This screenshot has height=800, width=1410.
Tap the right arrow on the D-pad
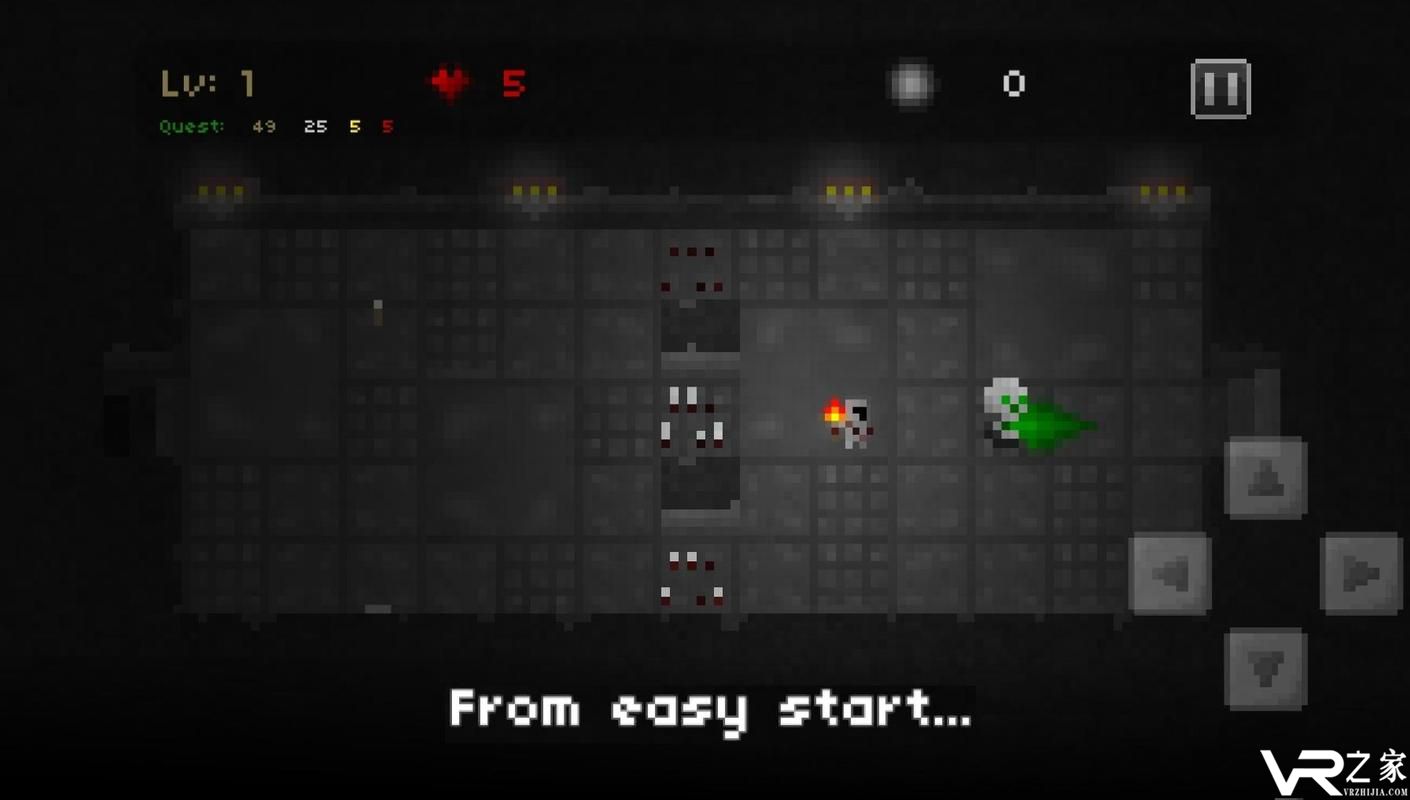pos(1361,573)
